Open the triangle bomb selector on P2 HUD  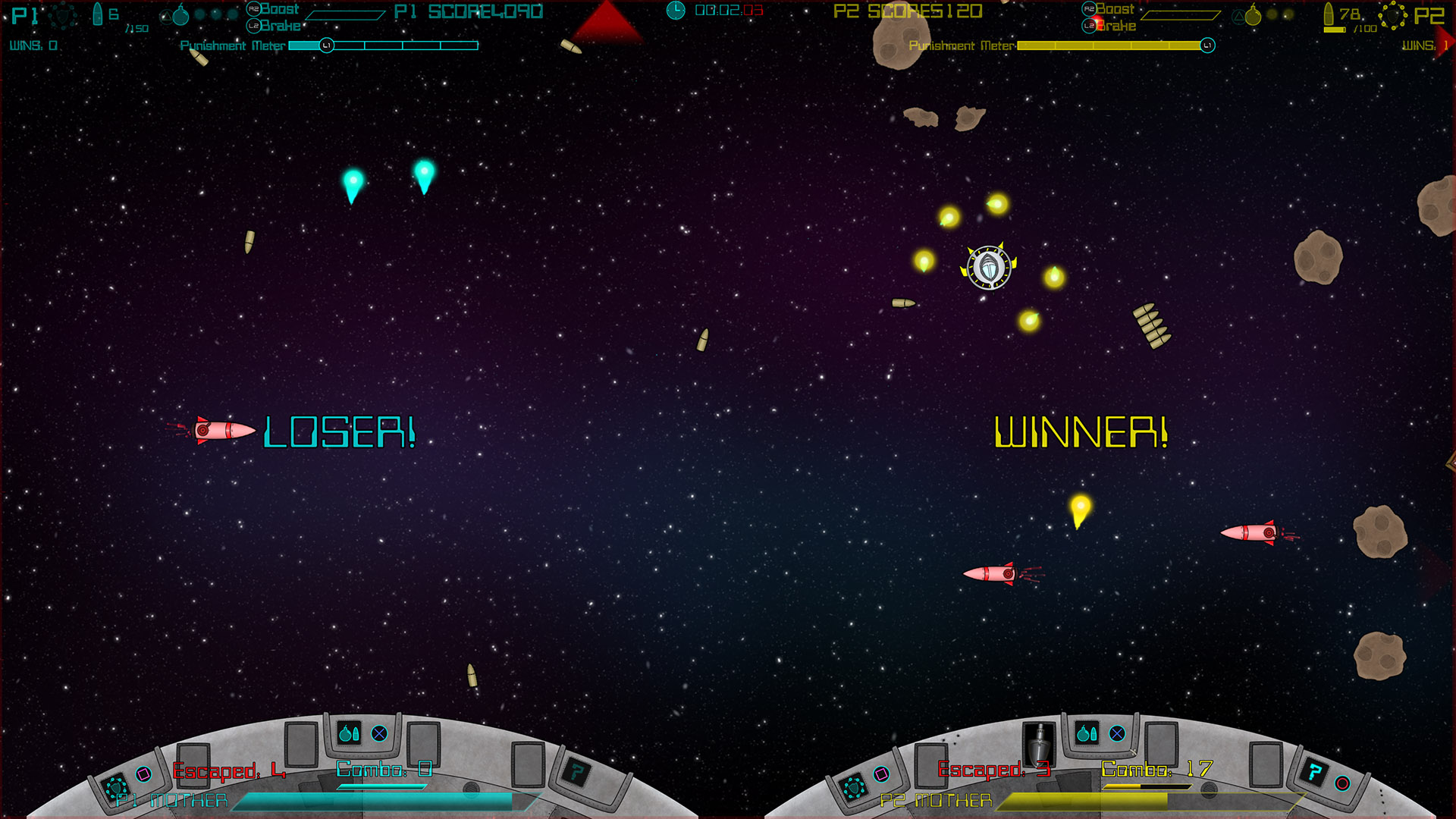pos(1239,16)
